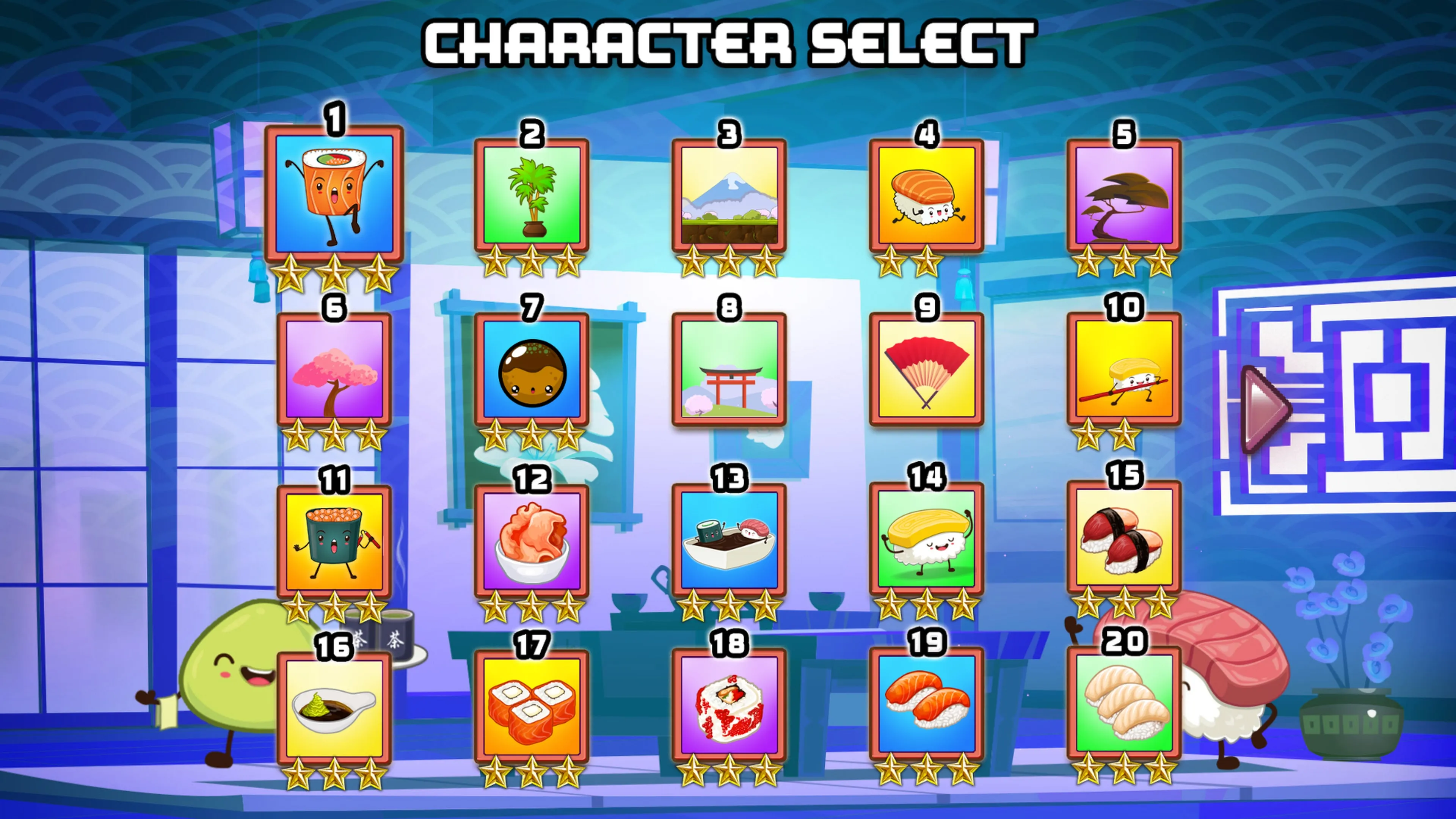
Task: Pick the brown takoyaki ball character
Action: tap(531, 369)
